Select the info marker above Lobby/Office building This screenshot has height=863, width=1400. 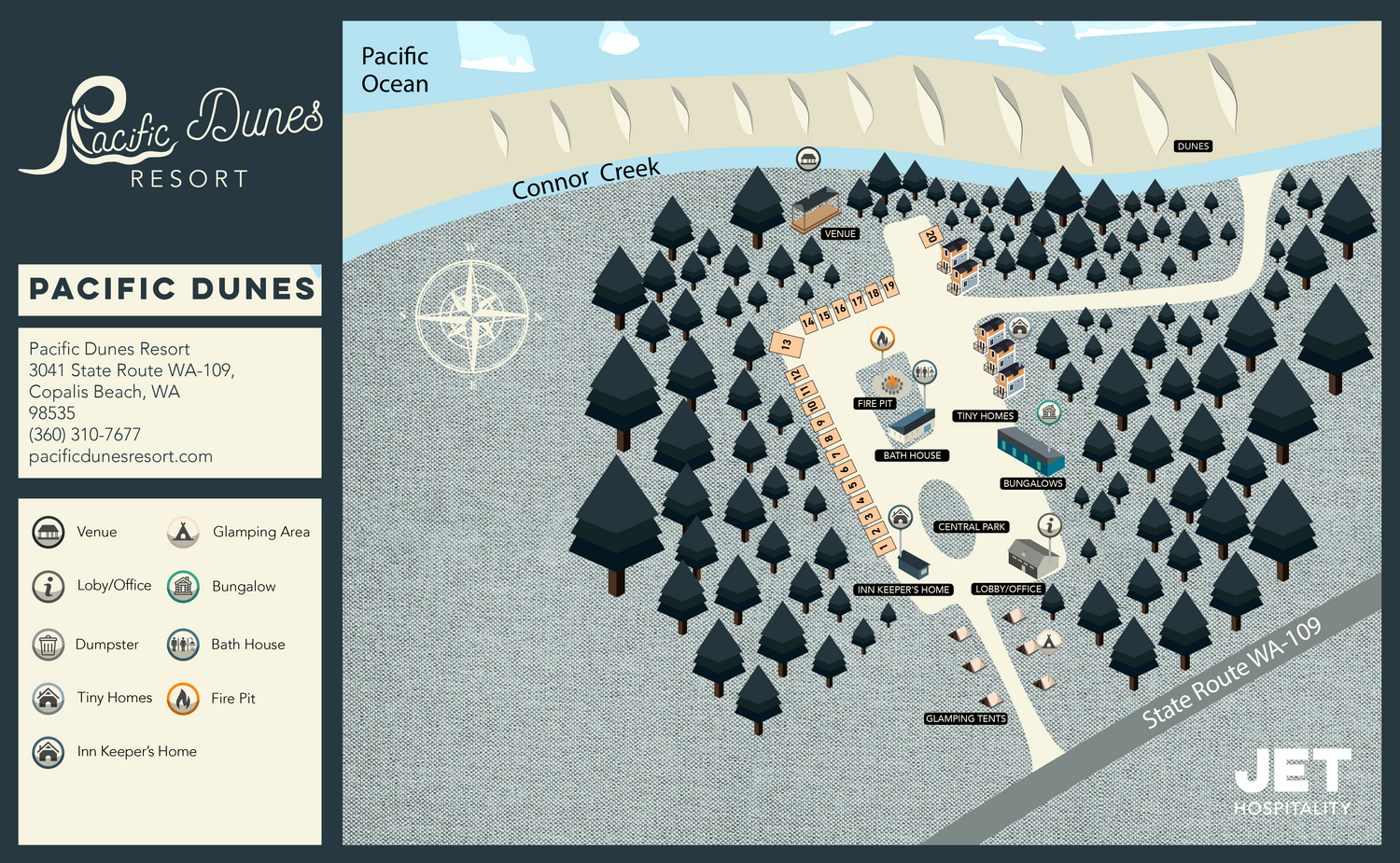(x=1050, y=525)
